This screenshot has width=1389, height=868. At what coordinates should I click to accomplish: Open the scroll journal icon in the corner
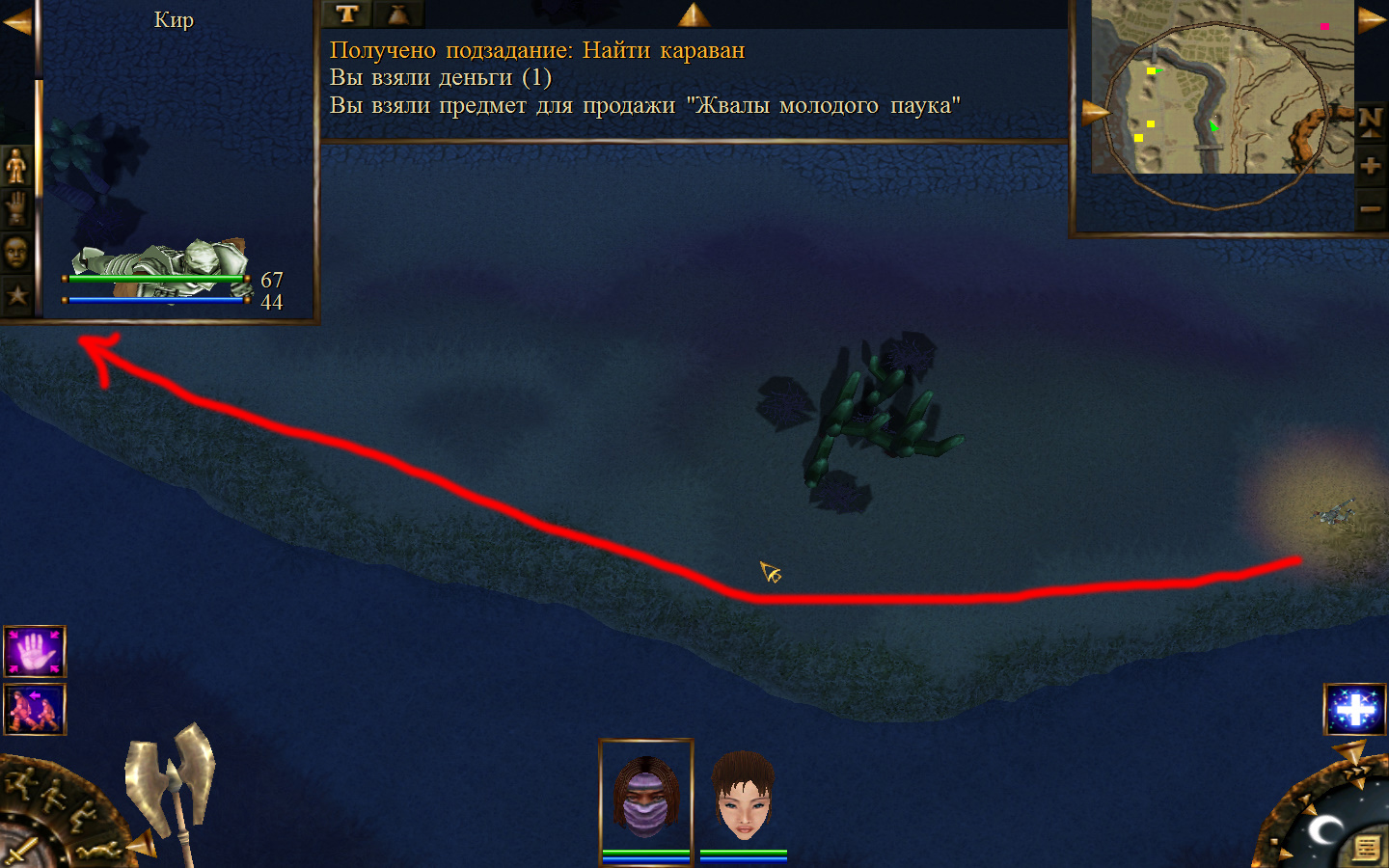pos(1366,848)
